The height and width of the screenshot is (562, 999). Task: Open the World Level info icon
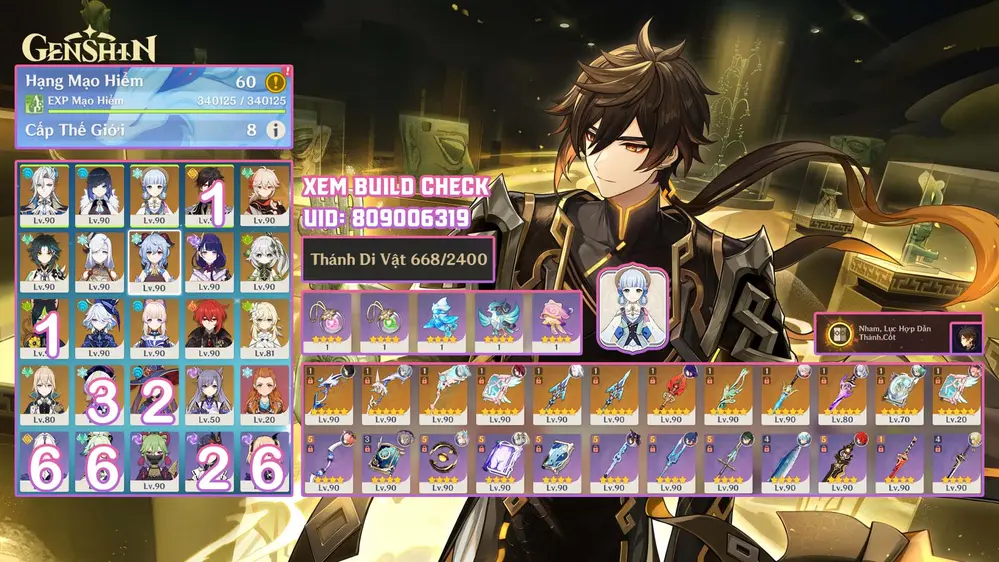(x=275, y=129)
